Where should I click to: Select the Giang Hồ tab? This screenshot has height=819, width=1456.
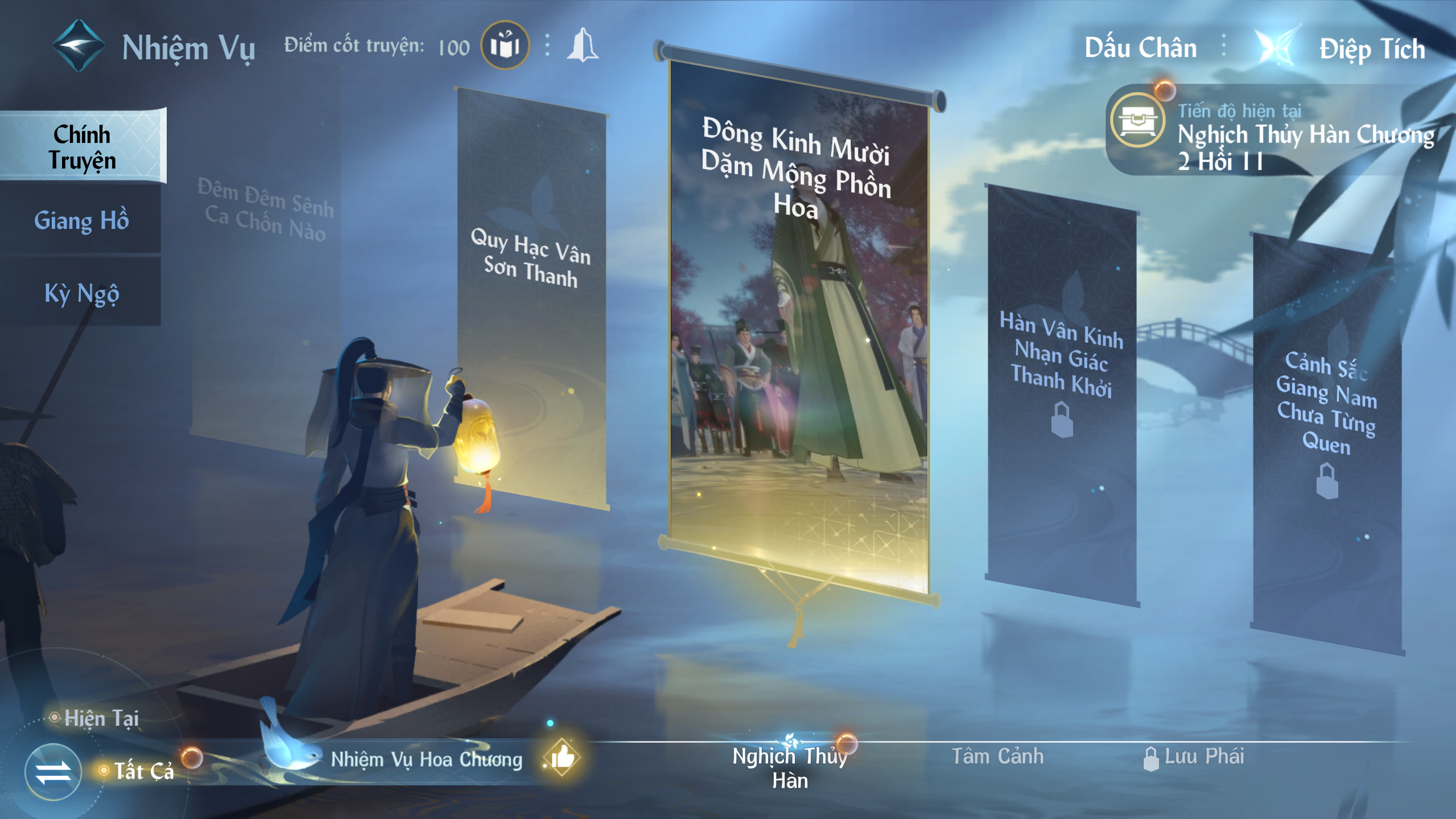tap(81, 220)
